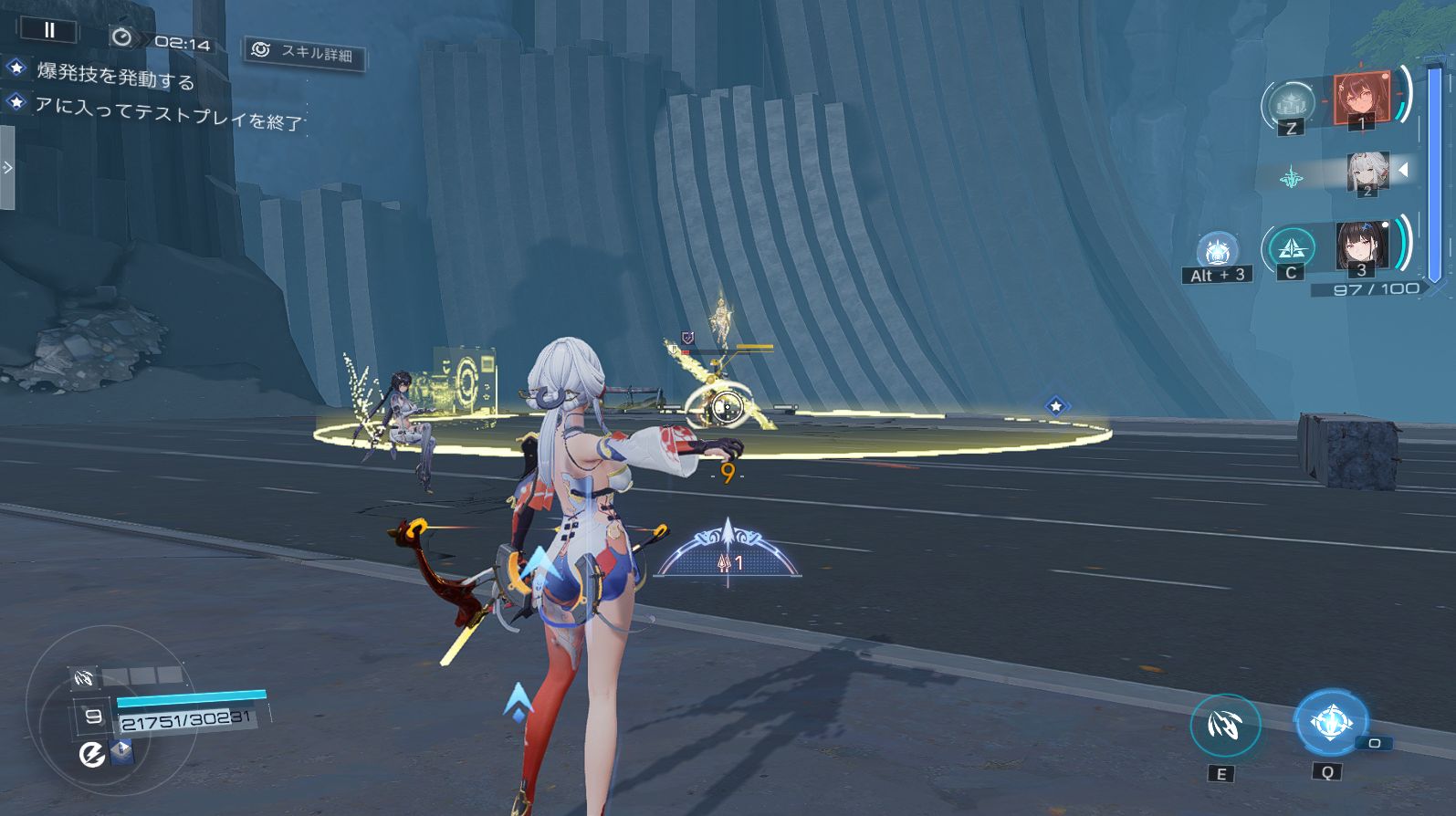Screen dimensions: 1456x816
Task: Activate the first character's support skill icon
Action: [1291, 104]
